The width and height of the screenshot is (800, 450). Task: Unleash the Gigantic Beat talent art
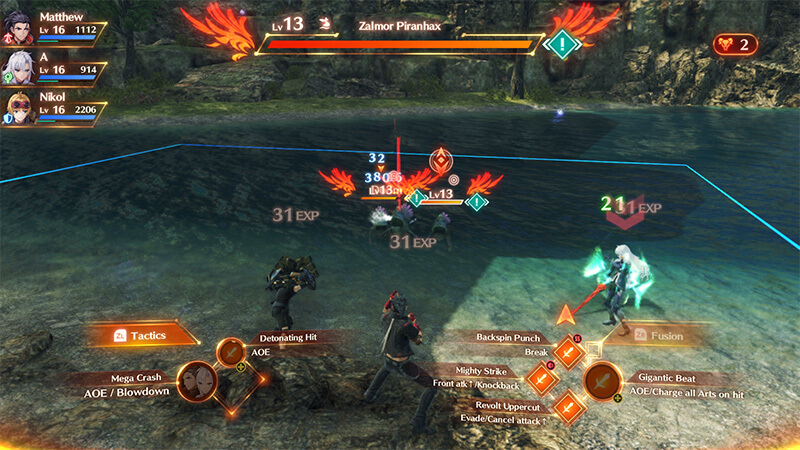(x=602, y=380)
